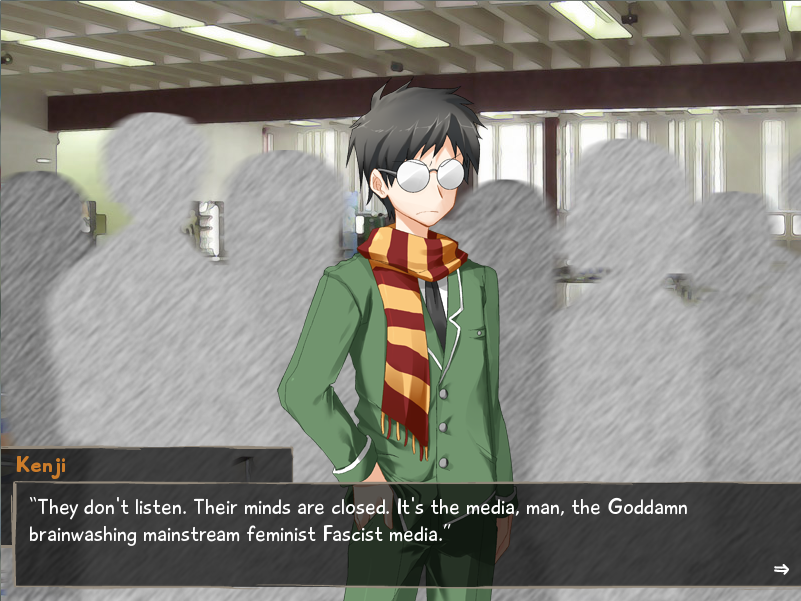Click the arrow to advance dialogue
This screenshot has height=601, width=801.
(781, 569)
